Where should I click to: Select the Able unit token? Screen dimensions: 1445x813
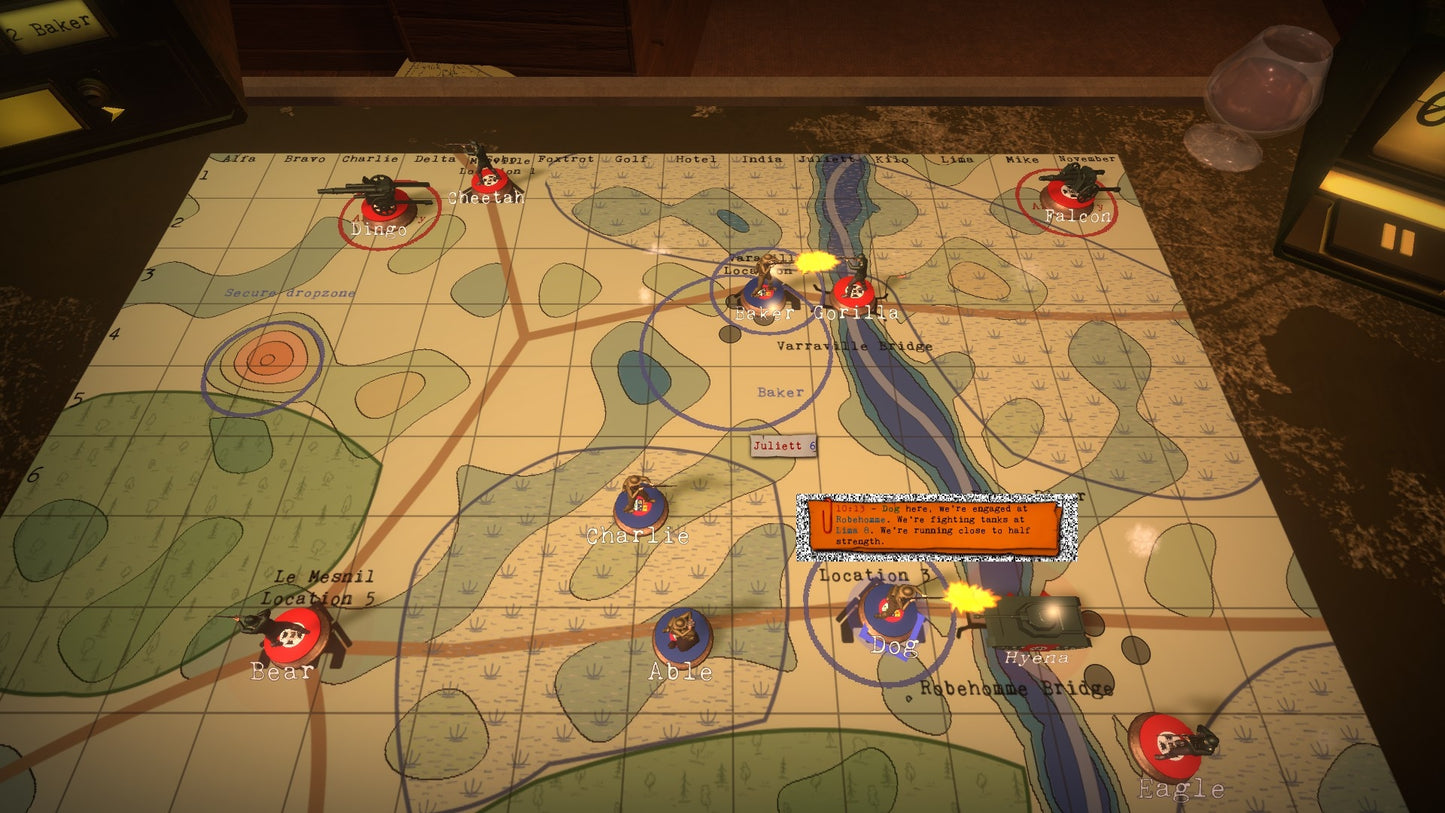[683, 636]
